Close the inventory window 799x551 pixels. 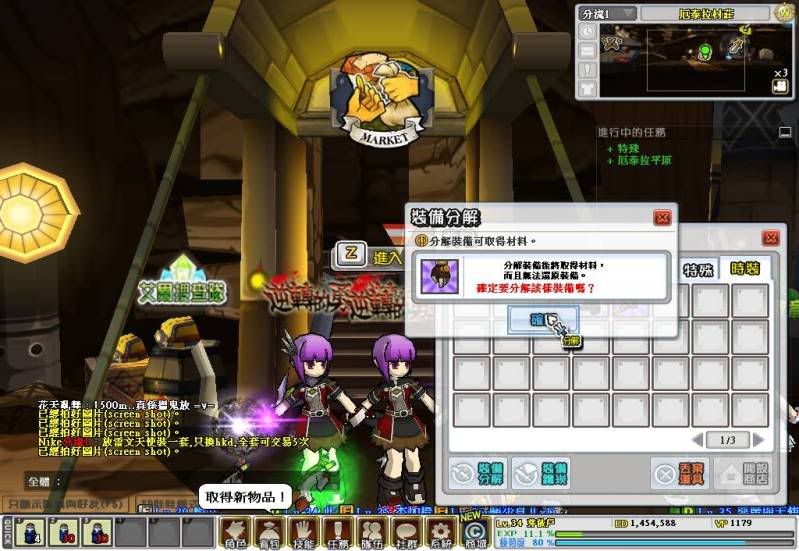click(x=769, y=239)
